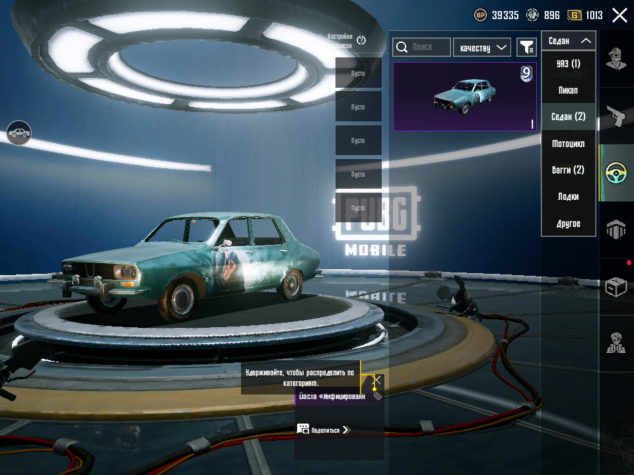Viewport: 634px width, 475px height.
Task: Open the Другое category
Action: pos(568,223)
